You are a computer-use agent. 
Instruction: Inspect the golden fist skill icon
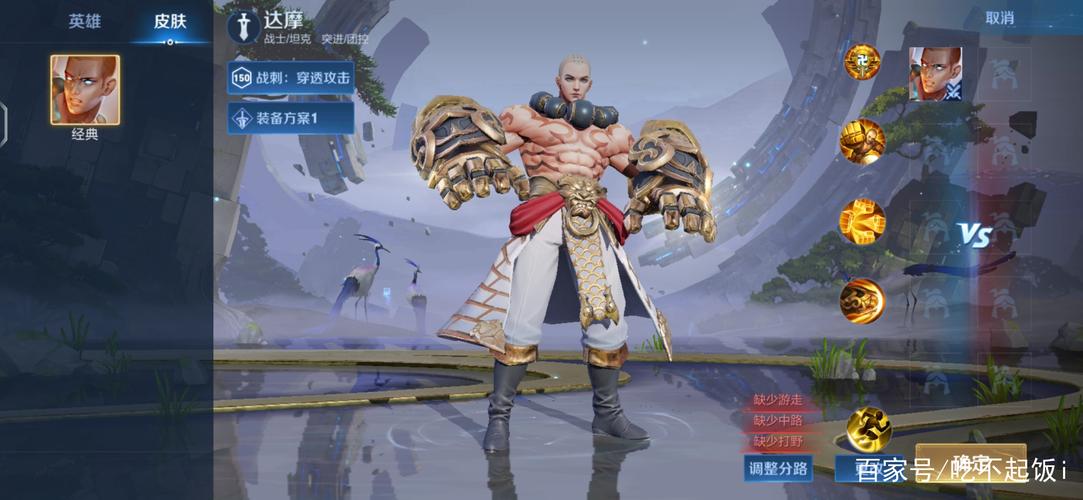[861, 141]
